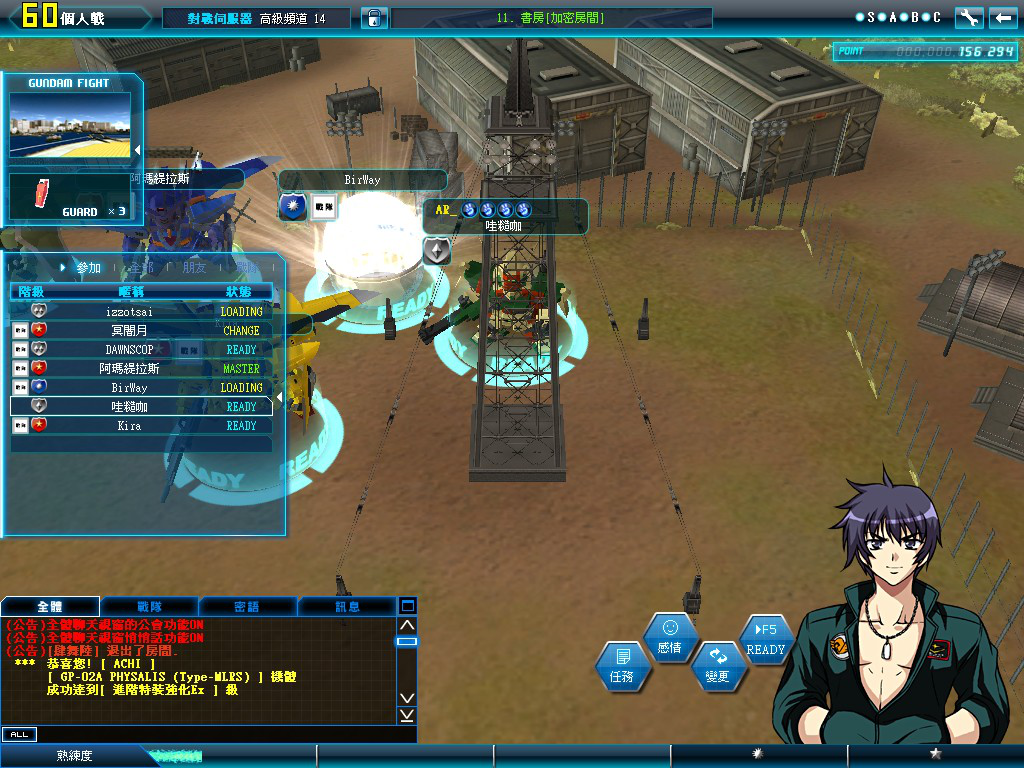Image resolution: width=1024 pixels, height=768 pixels.
Task: Select the GUNDAM FIGHT map thumbnail
Action: click(x=70, y=126)
